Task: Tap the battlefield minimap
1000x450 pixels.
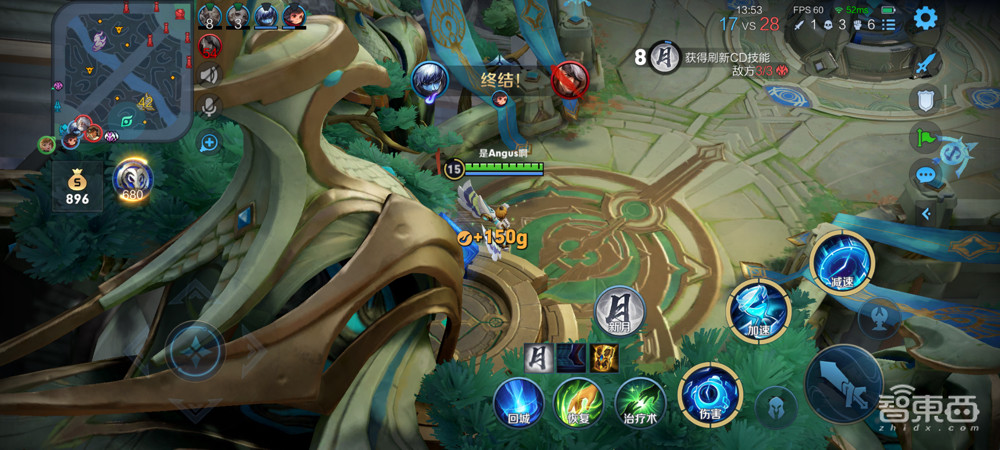Action: [x=122, y=68]
